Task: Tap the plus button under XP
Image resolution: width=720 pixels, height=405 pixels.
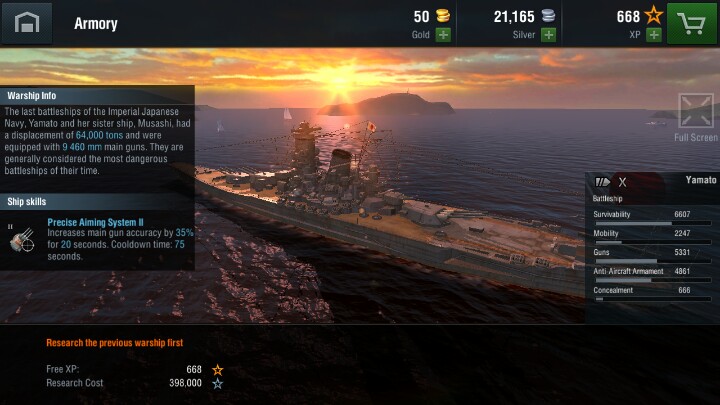Action: 653,35
